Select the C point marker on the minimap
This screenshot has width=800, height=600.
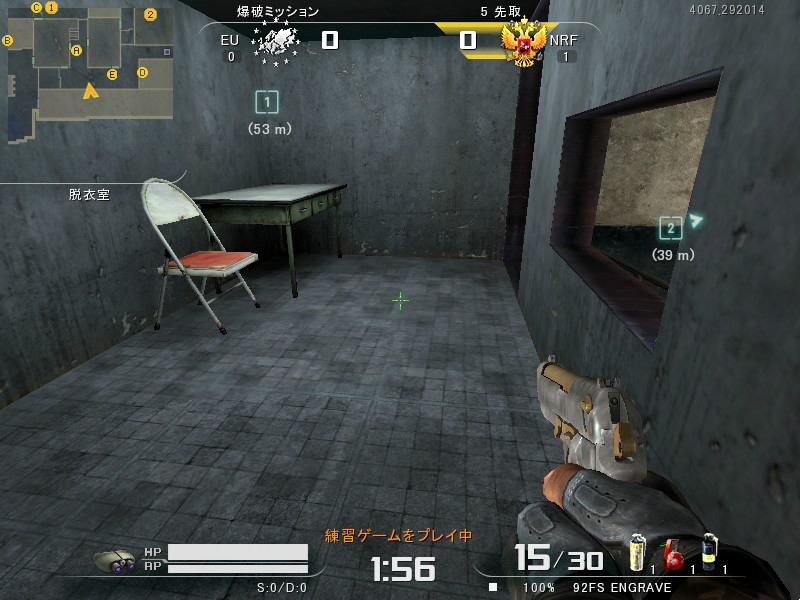point(36,7)
